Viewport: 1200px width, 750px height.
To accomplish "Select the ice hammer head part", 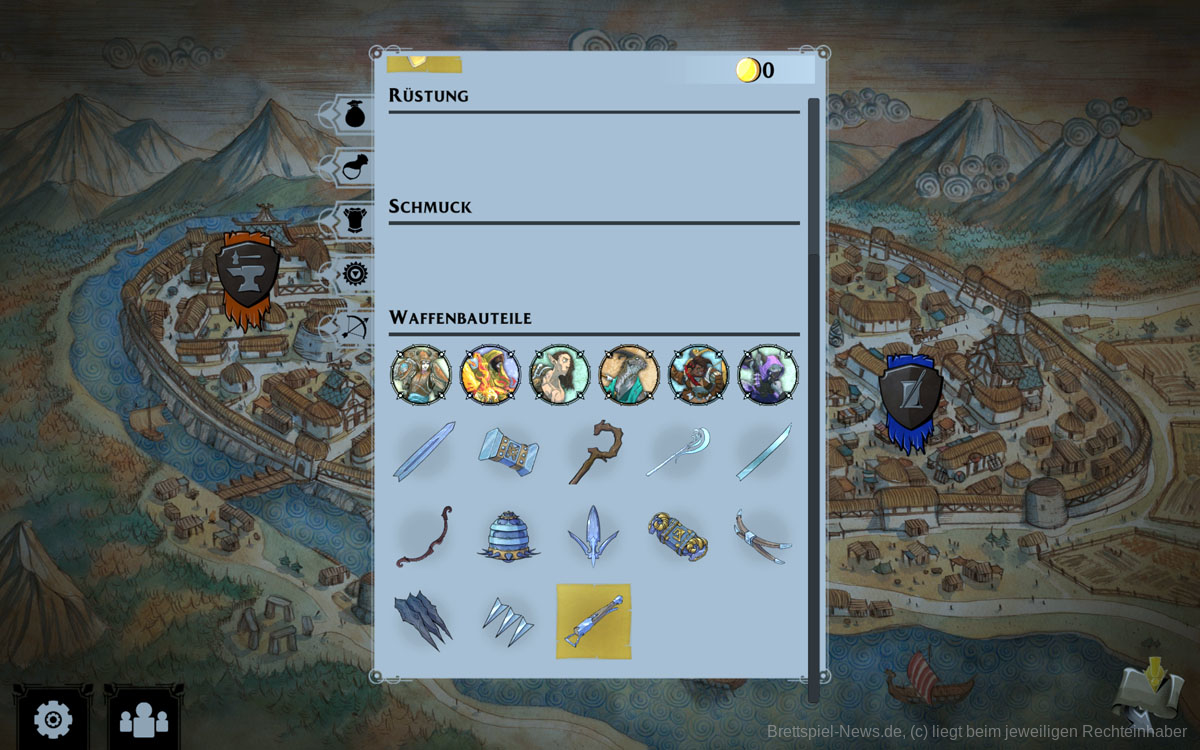I will pos(508,452).
